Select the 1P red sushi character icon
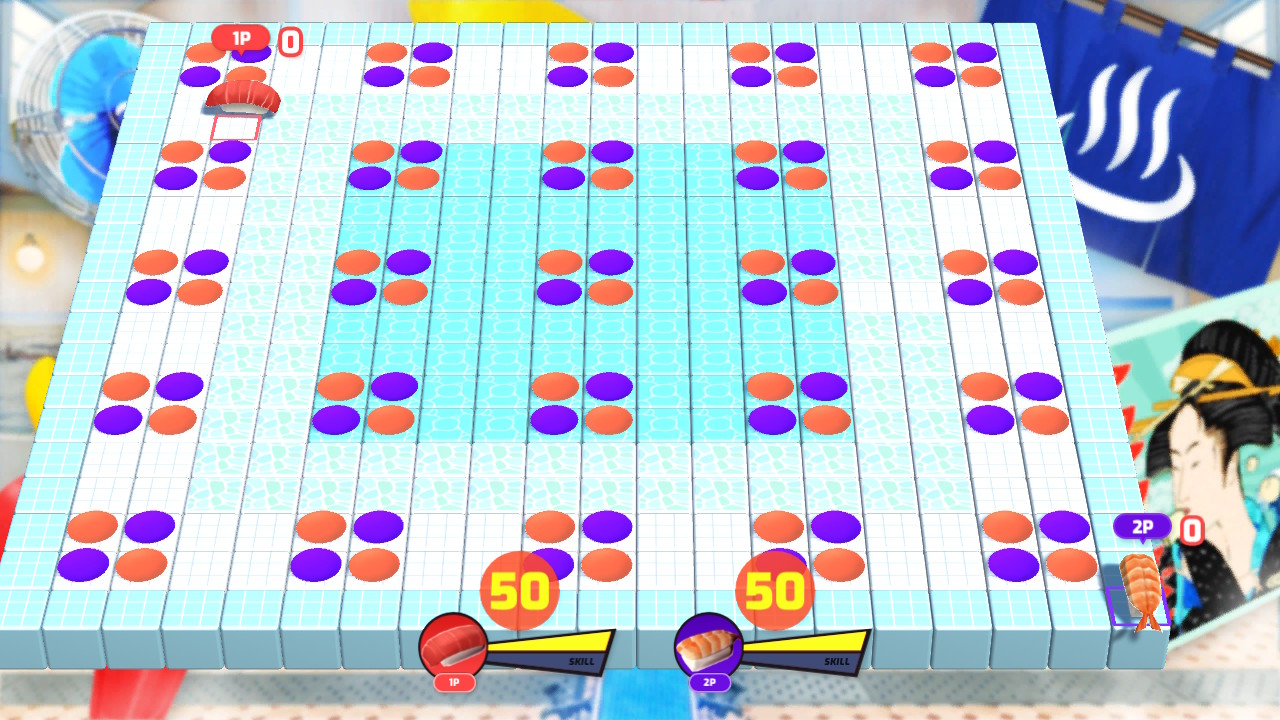1280x720 pixels. [453, 643]
